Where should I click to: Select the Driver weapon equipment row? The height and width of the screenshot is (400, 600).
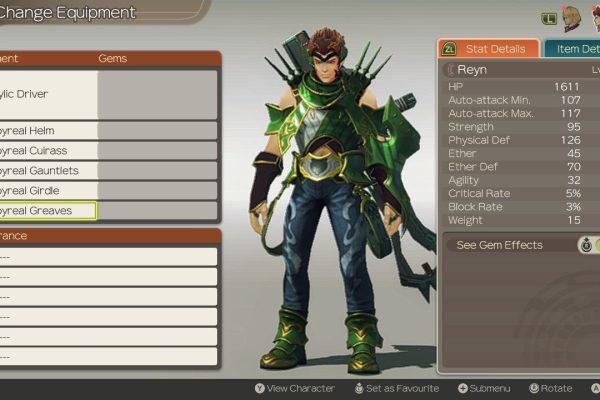point(50,94)
